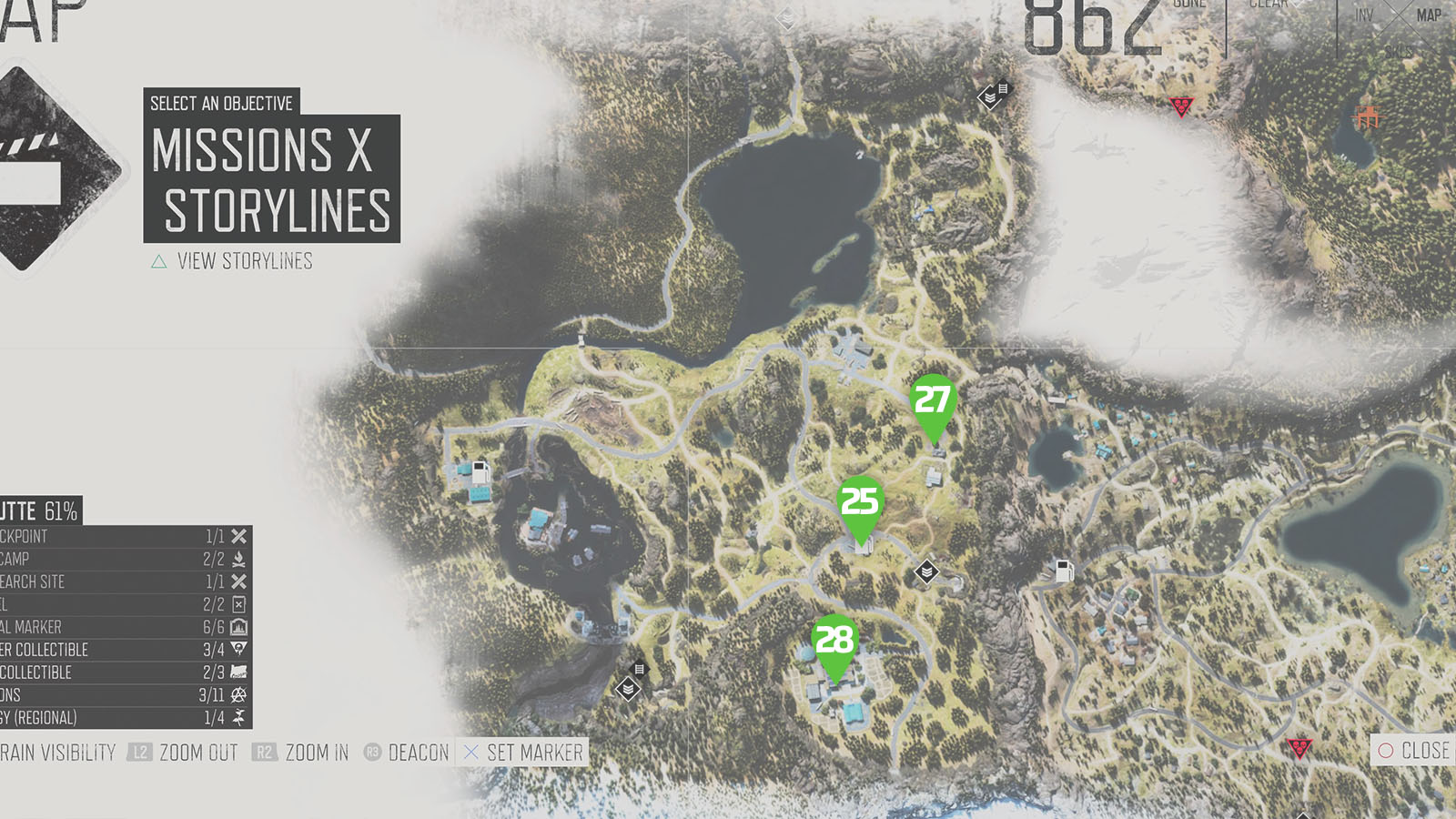Select the Camp 2/2 legend row
The image size is (1456, 819).
click(125, 559)
